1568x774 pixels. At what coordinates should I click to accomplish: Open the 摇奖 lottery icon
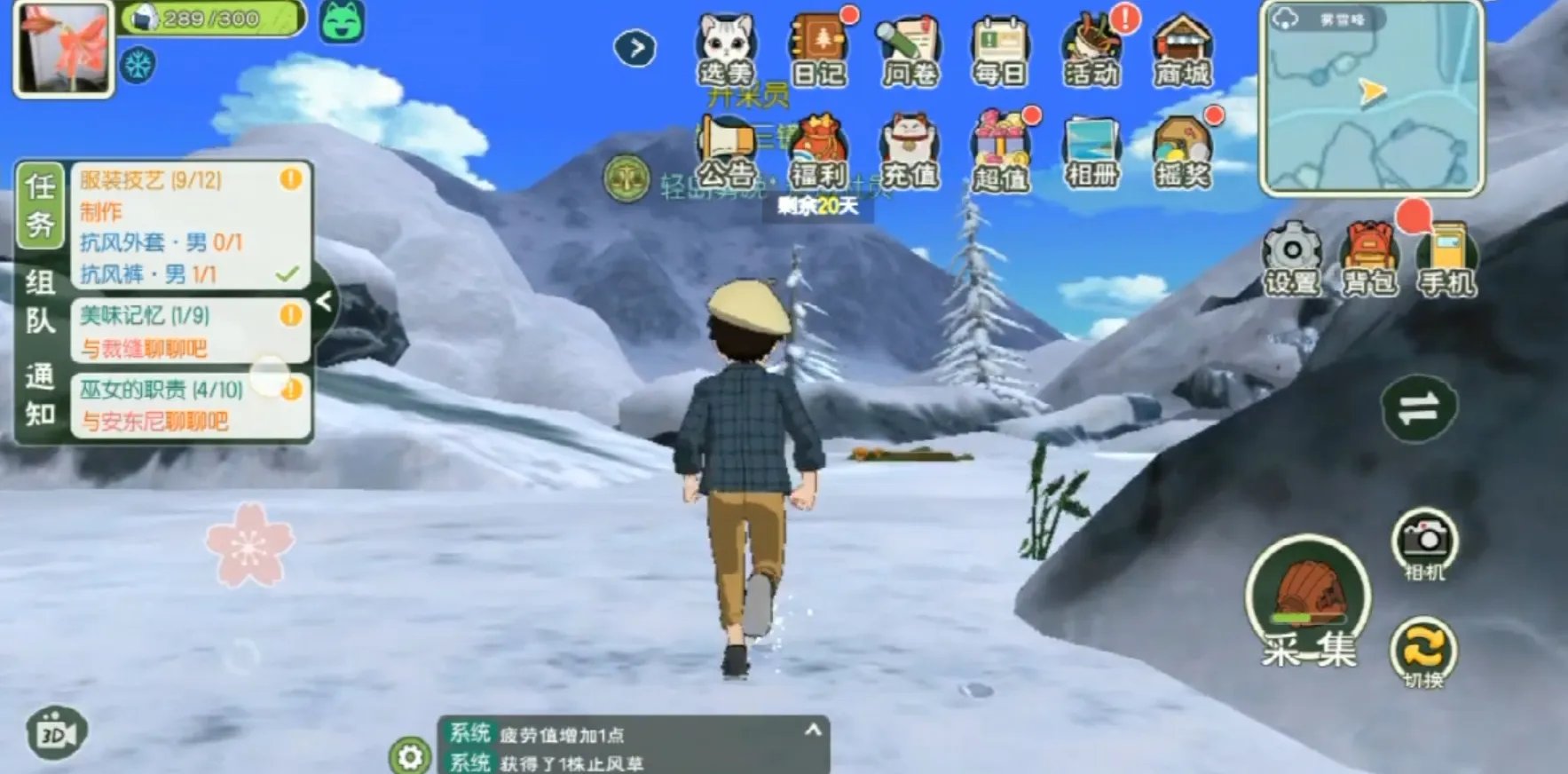1182,153
